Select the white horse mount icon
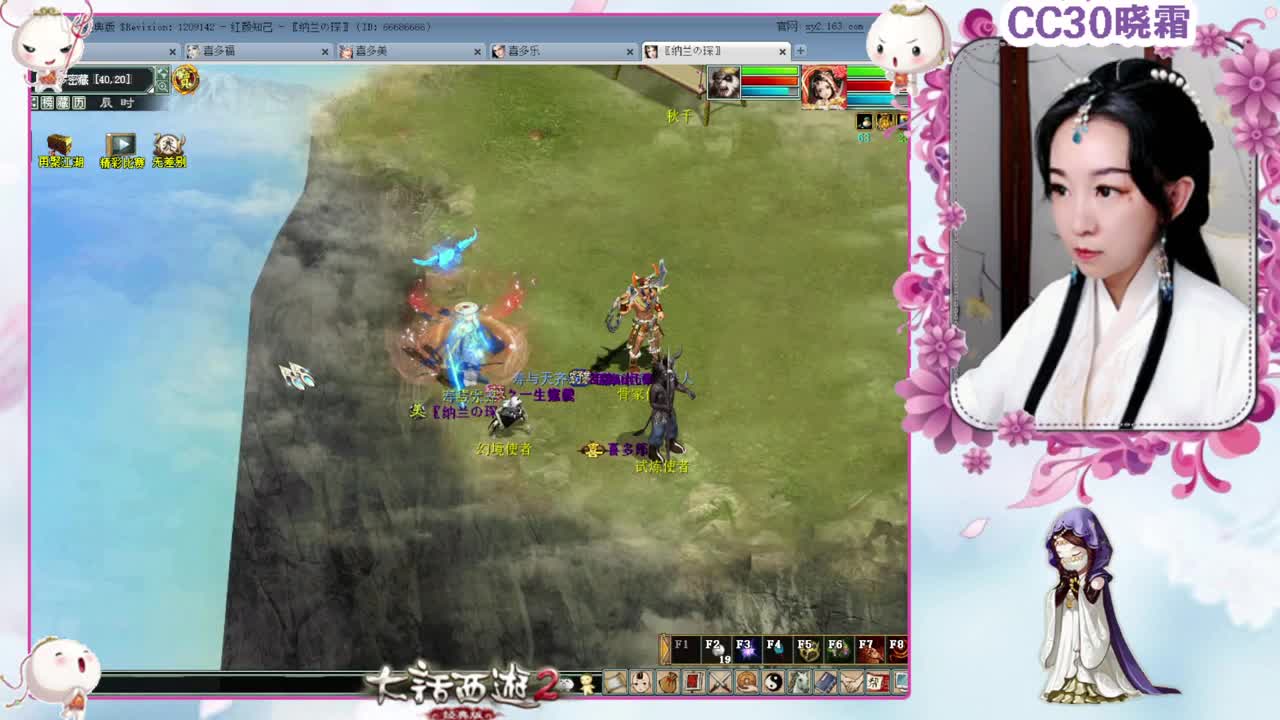Image resolution: width=1280 pixels, height=720 pixels. 798,684
